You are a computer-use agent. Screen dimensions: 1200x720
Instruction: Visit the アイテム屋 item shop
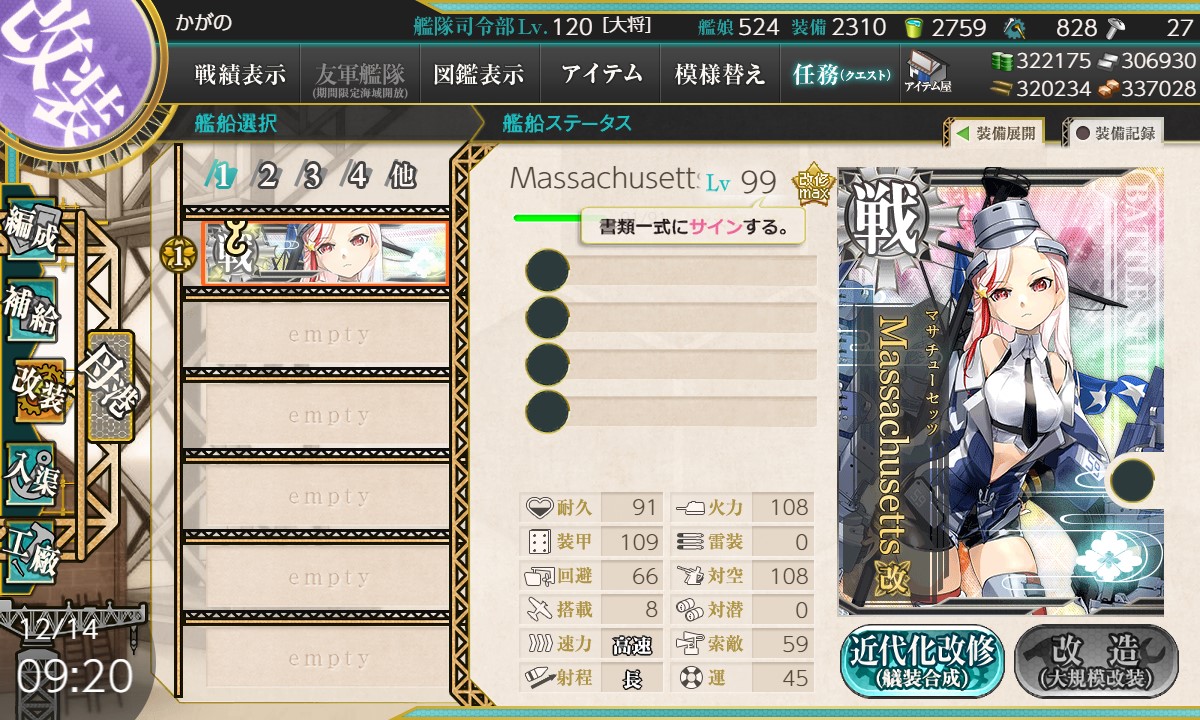(927, 73)
